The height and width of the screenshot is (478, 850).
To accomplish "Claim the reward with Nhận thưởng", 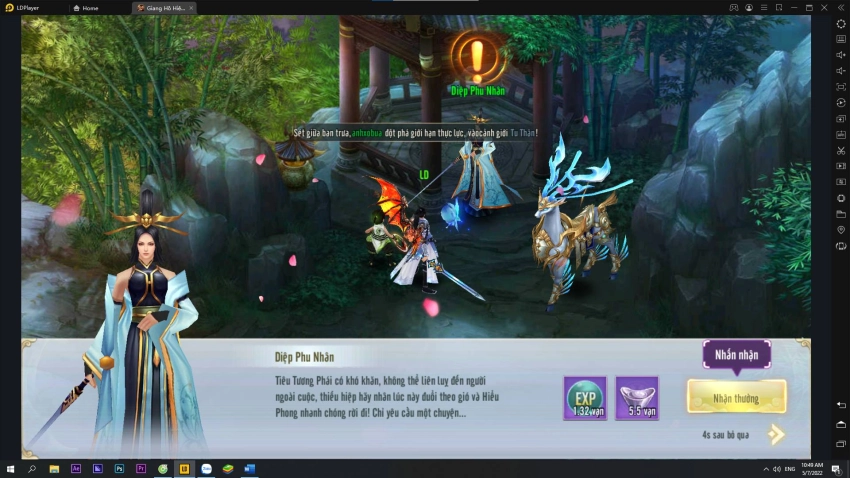I will (x=736, y=397).
